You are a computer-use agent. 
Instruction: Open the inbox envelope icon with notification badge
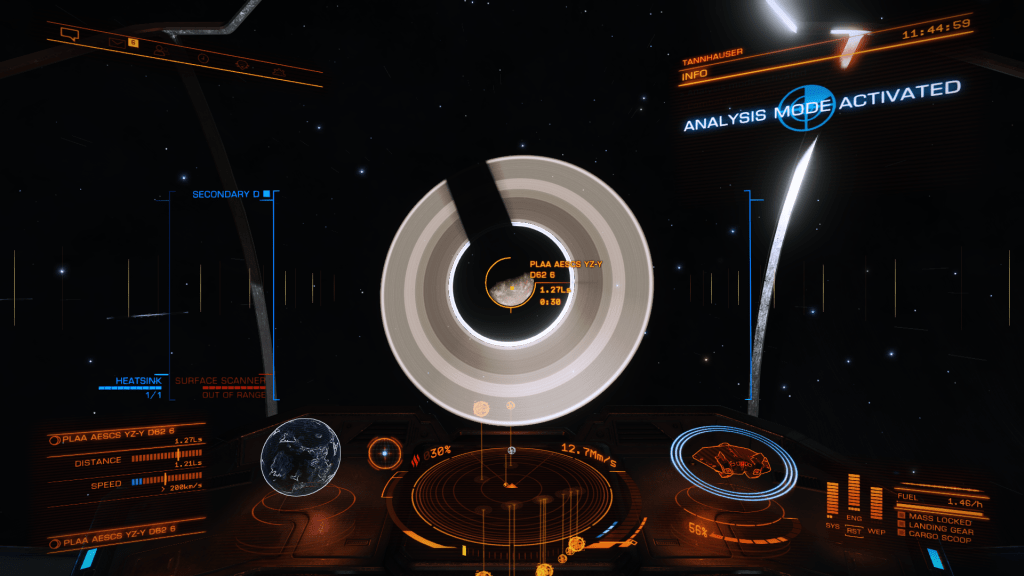pyautogui.click(x=118, y=43)
